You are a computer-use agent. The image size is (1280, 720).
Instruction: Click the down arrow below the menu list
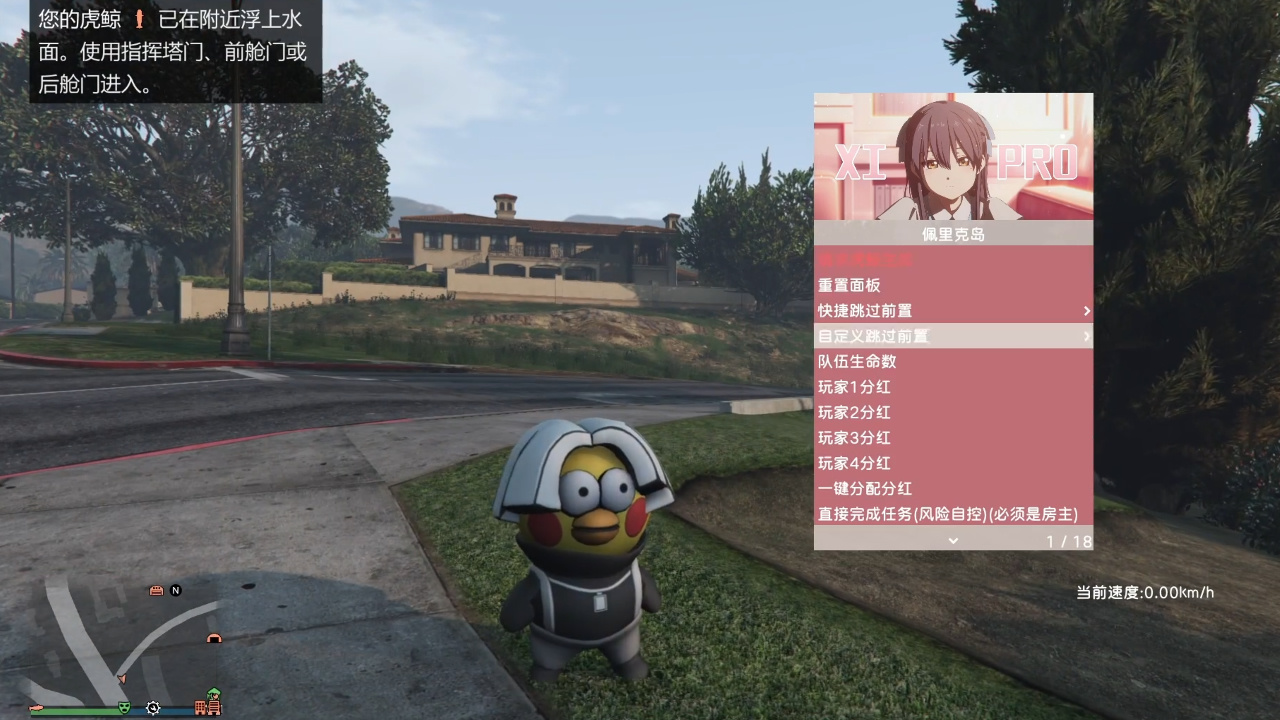(953, 540)
